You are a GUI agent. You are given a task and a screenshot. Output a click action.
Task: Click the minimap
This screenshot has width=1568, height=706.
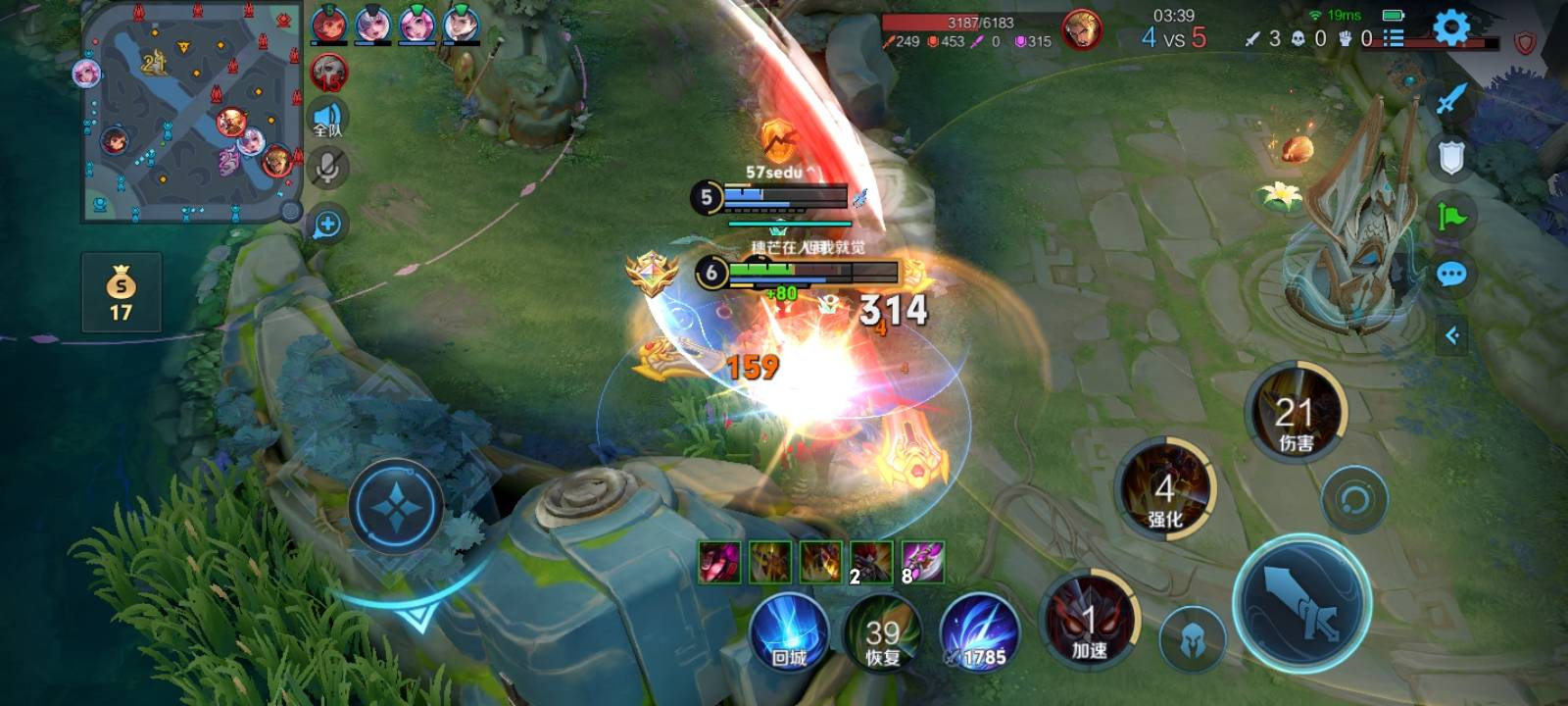pyautogui.click(x=190, y=114)
